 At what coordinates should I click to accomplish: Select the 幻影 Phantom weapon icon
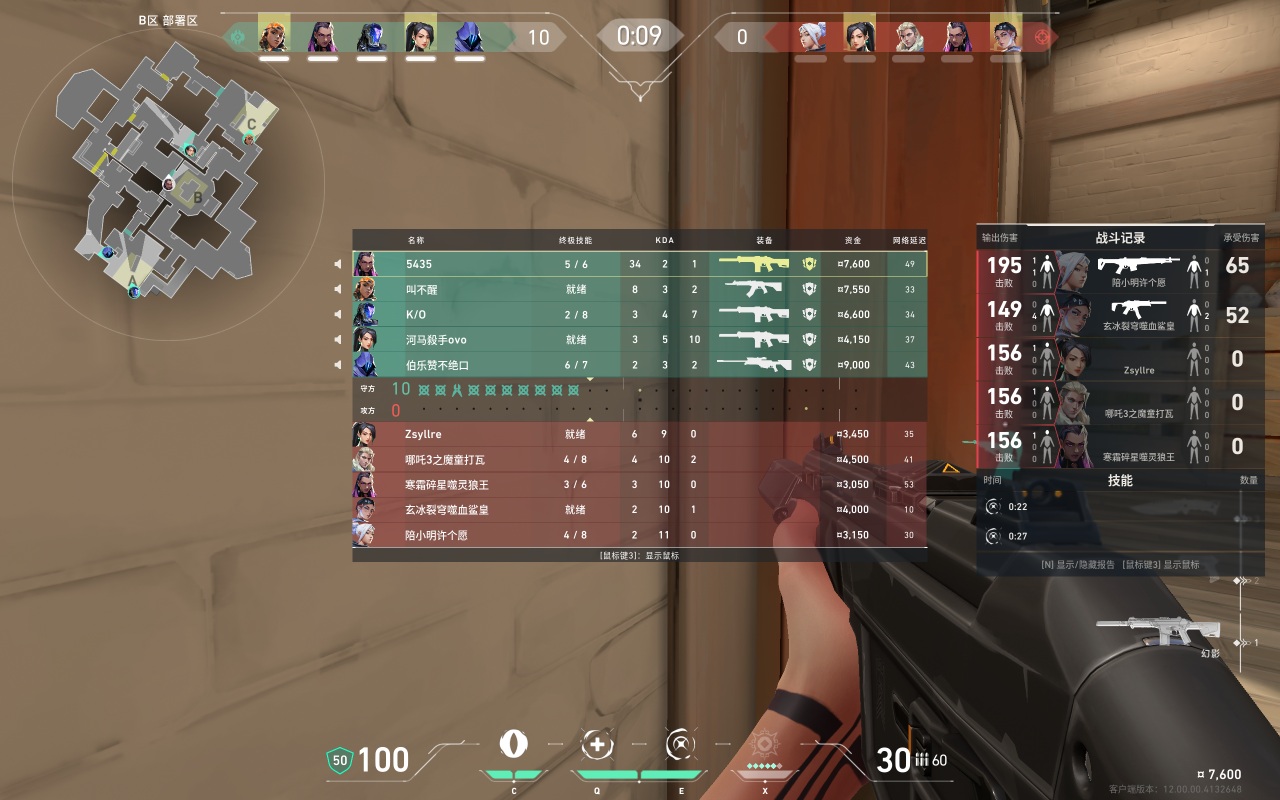click(1160, 630)
